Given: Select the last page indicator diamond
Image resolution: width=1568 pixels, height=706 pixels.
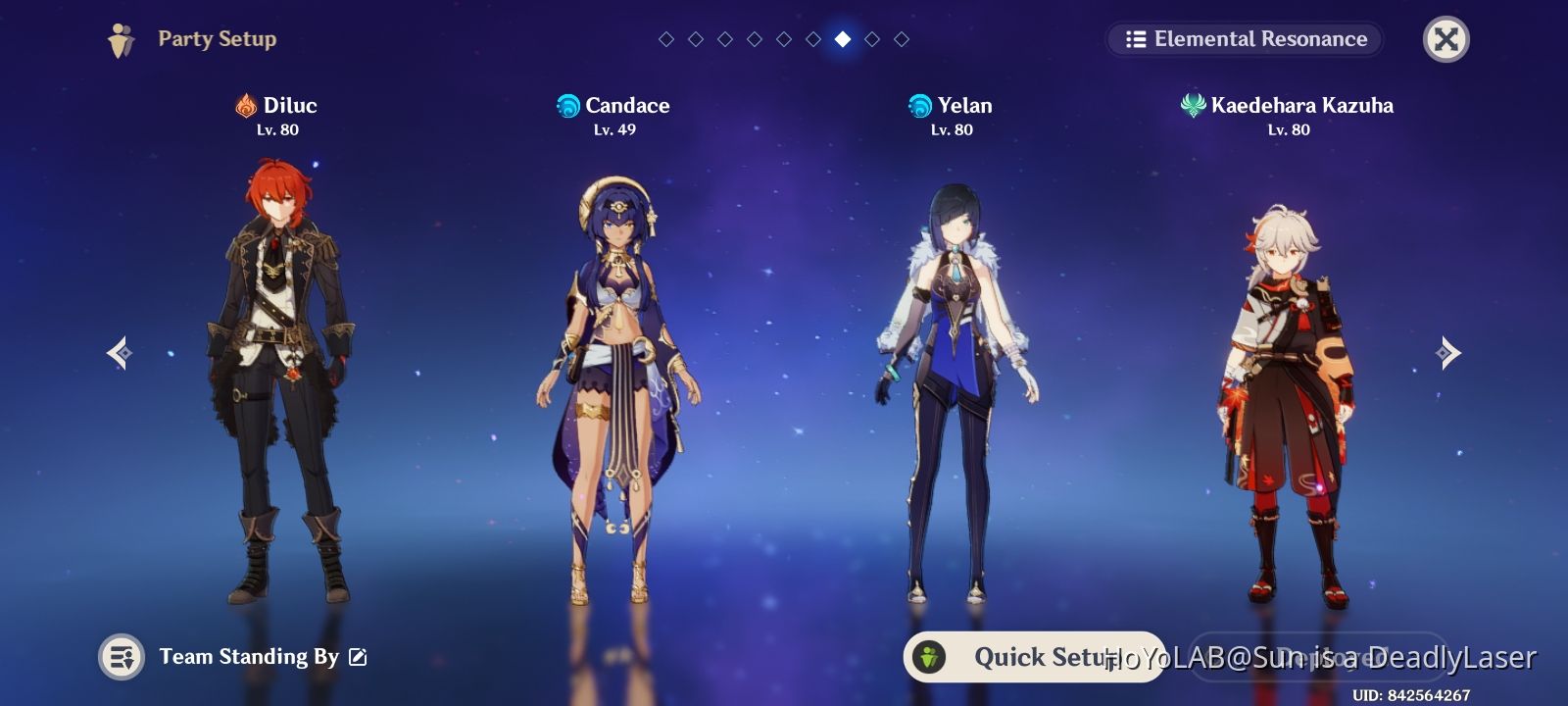Looking at the screenshot, I should (901, 40).
